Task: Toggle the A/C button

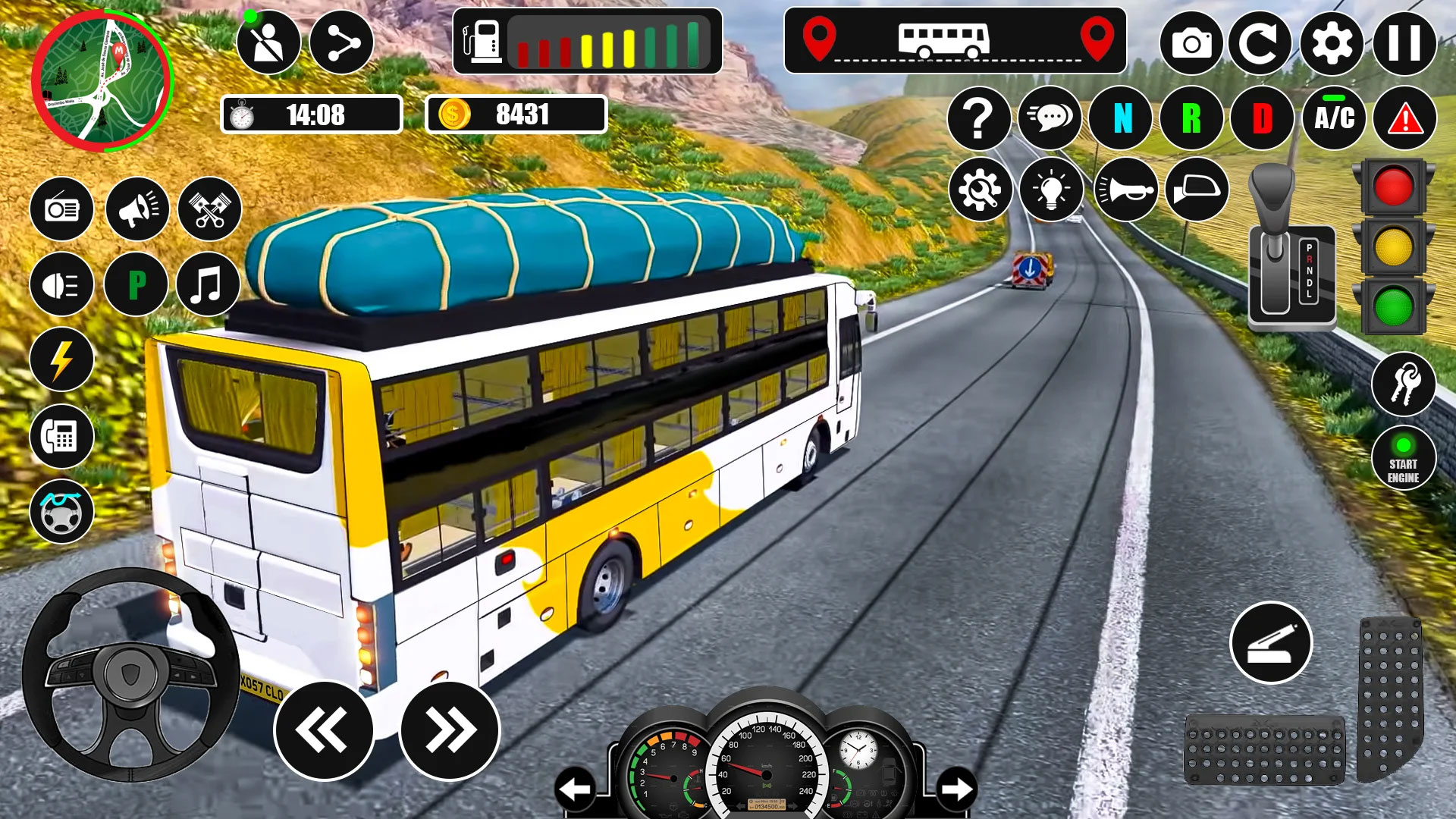Action: point(1335,119)
